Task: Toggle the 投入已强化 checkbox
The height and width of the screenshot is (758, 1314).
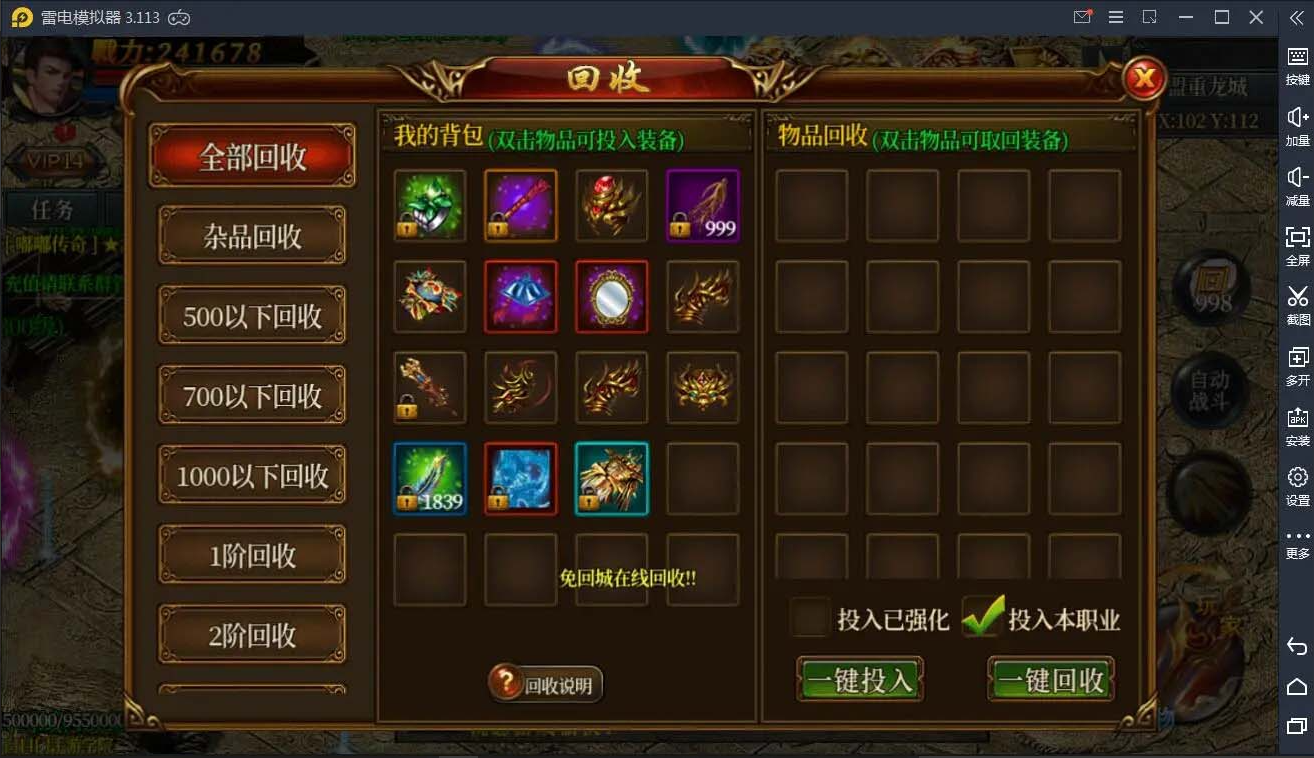Action: (811, 618)
